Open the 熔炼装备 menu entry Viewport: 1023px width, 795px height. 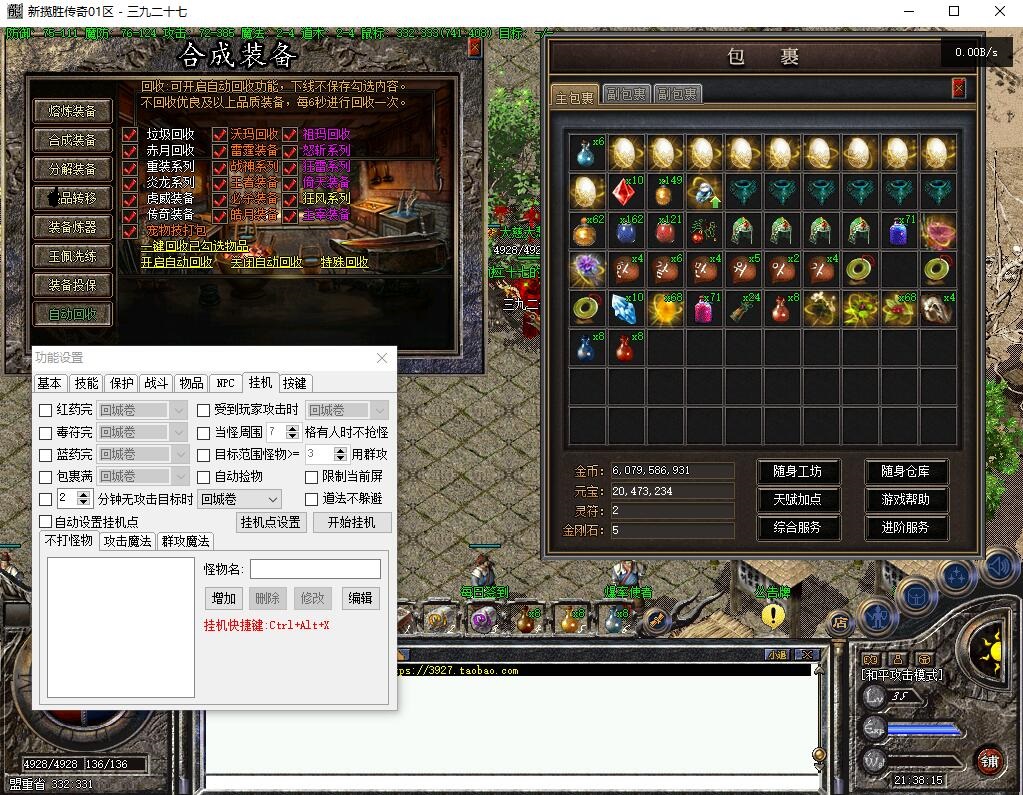72,111
